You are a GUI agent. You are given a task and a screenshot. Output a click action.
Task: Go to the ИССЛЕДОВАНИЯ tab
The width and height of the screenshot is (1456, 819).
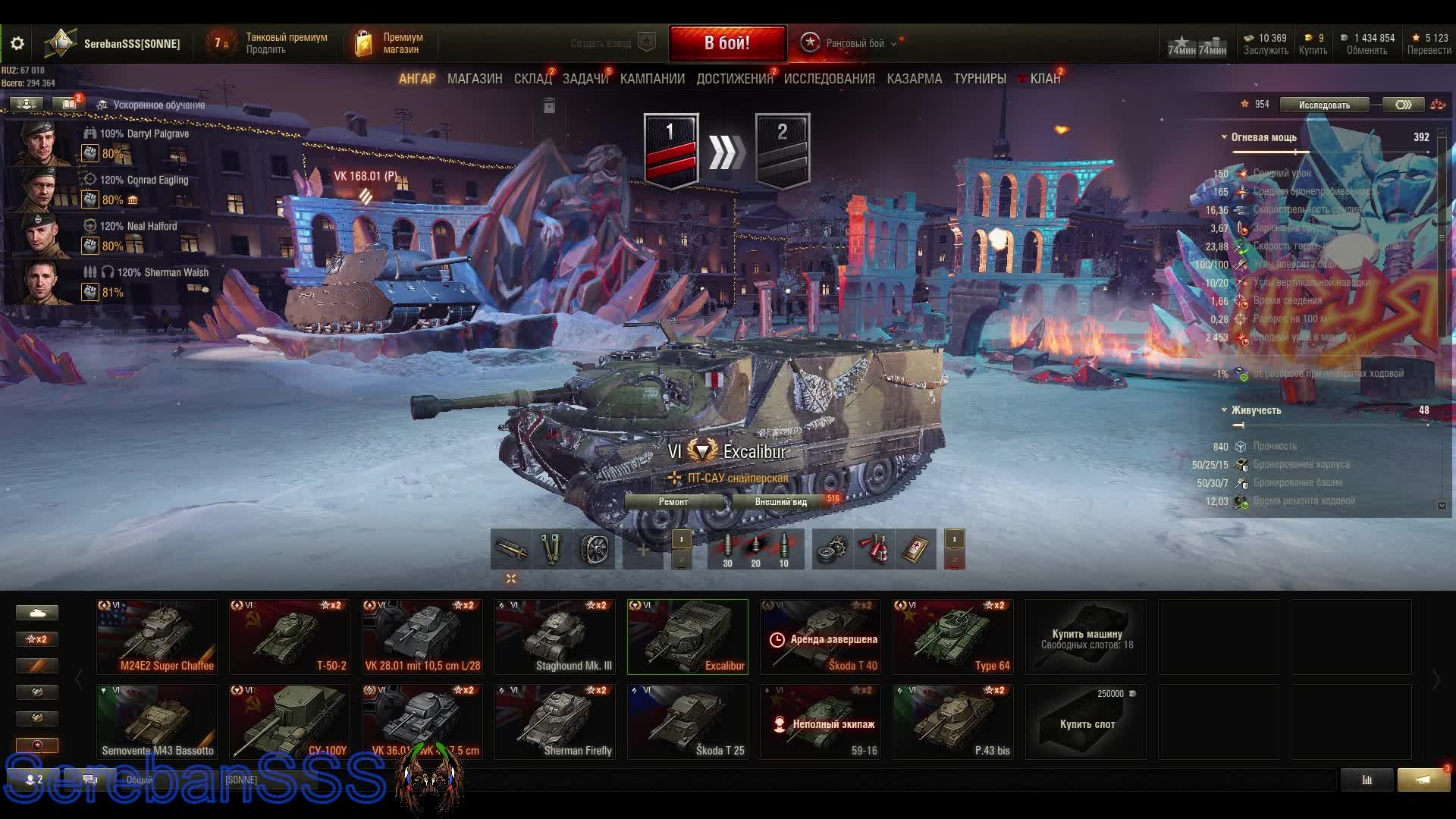(829, 79)
